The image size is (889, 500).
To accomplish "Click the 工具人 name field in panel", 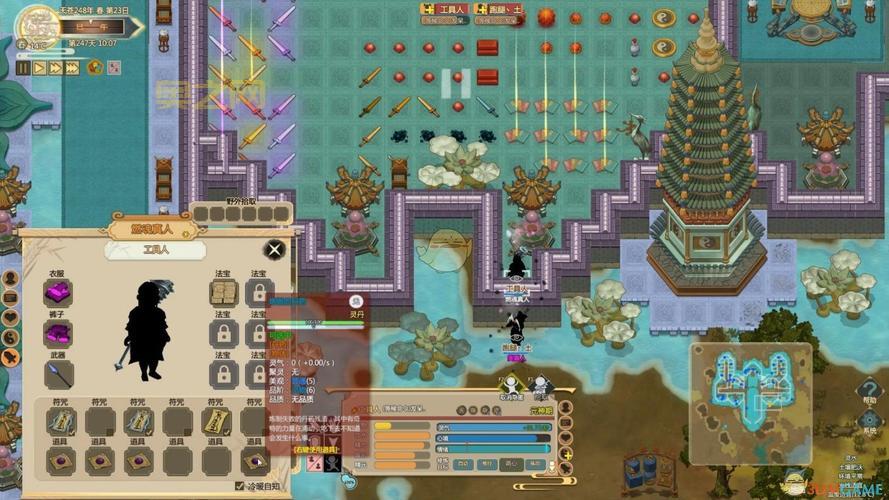I will [x=154, y=250].
